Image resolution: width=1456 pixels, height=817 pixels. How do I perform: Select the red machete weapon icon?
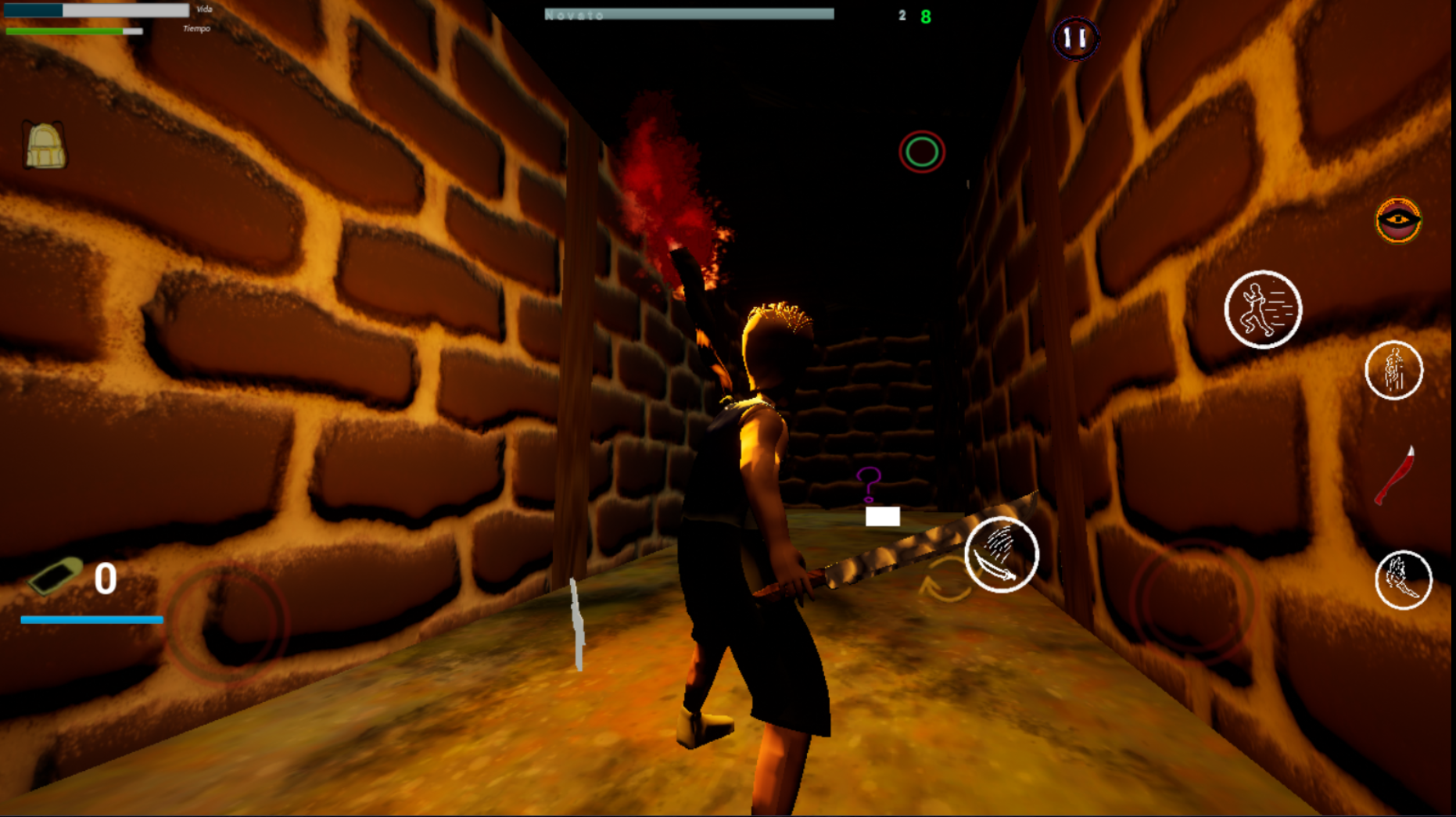[1397, 475]
